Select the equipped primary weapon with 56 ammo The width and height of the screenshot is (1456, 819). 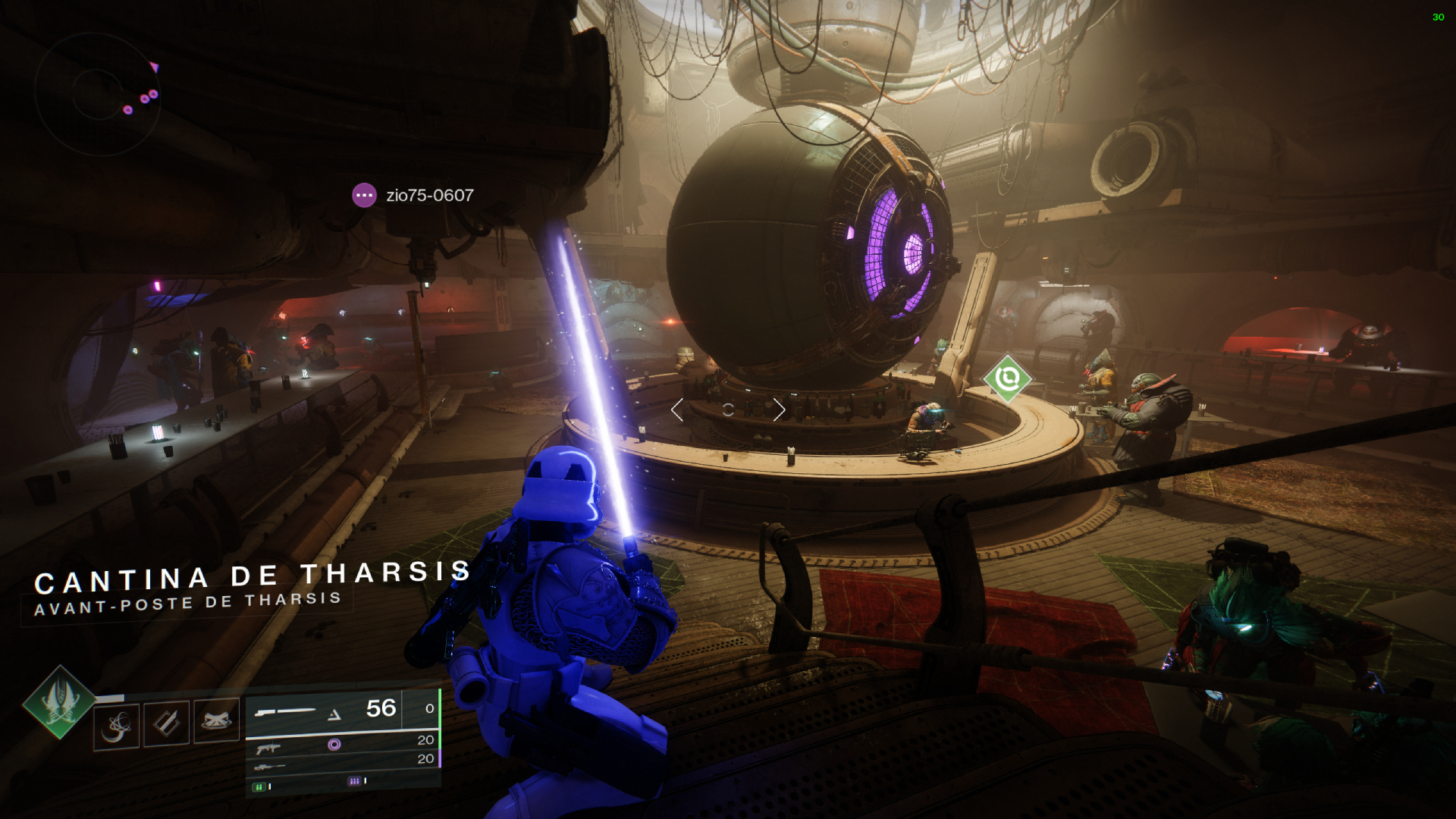325,711
